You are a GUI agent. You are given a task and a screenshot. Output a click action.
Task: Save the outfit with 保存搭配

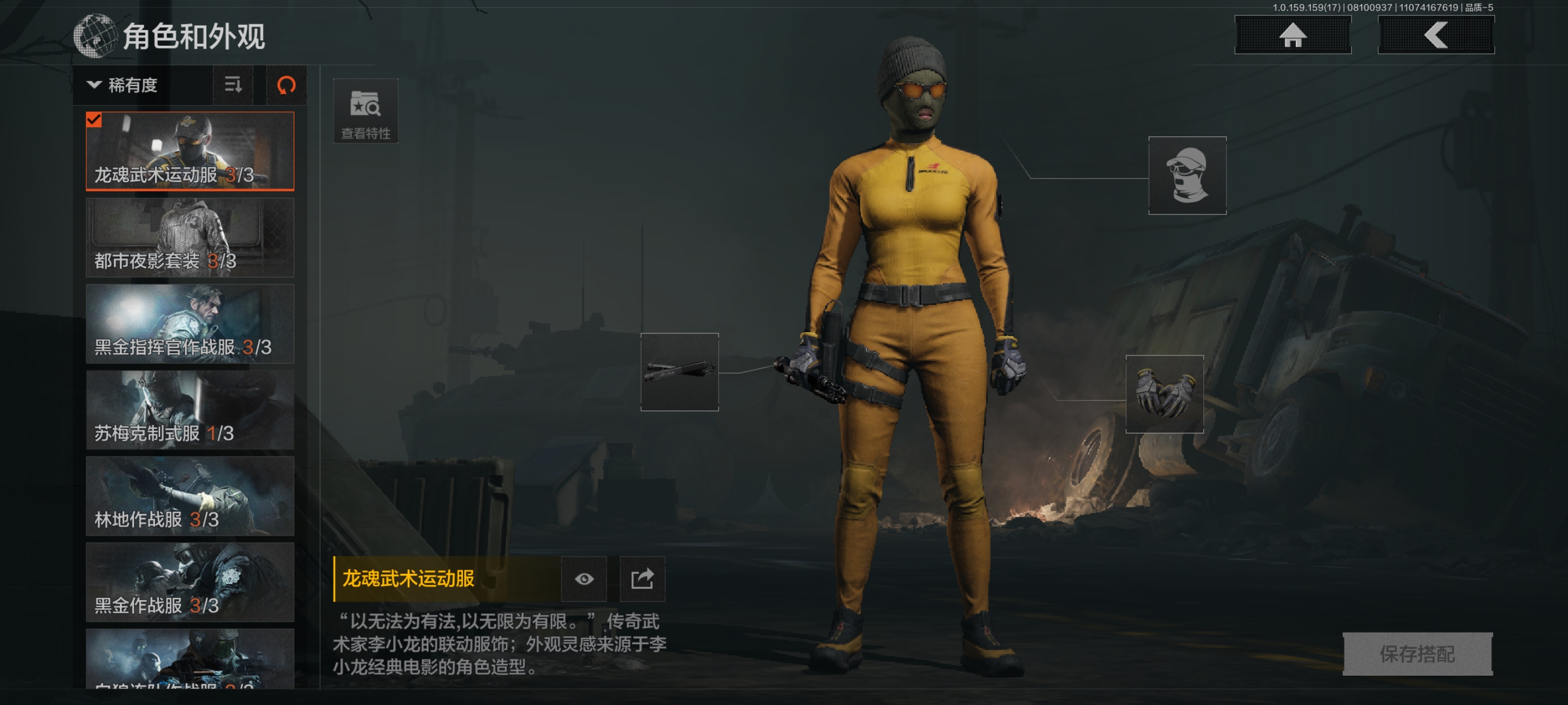point(1417,654)
